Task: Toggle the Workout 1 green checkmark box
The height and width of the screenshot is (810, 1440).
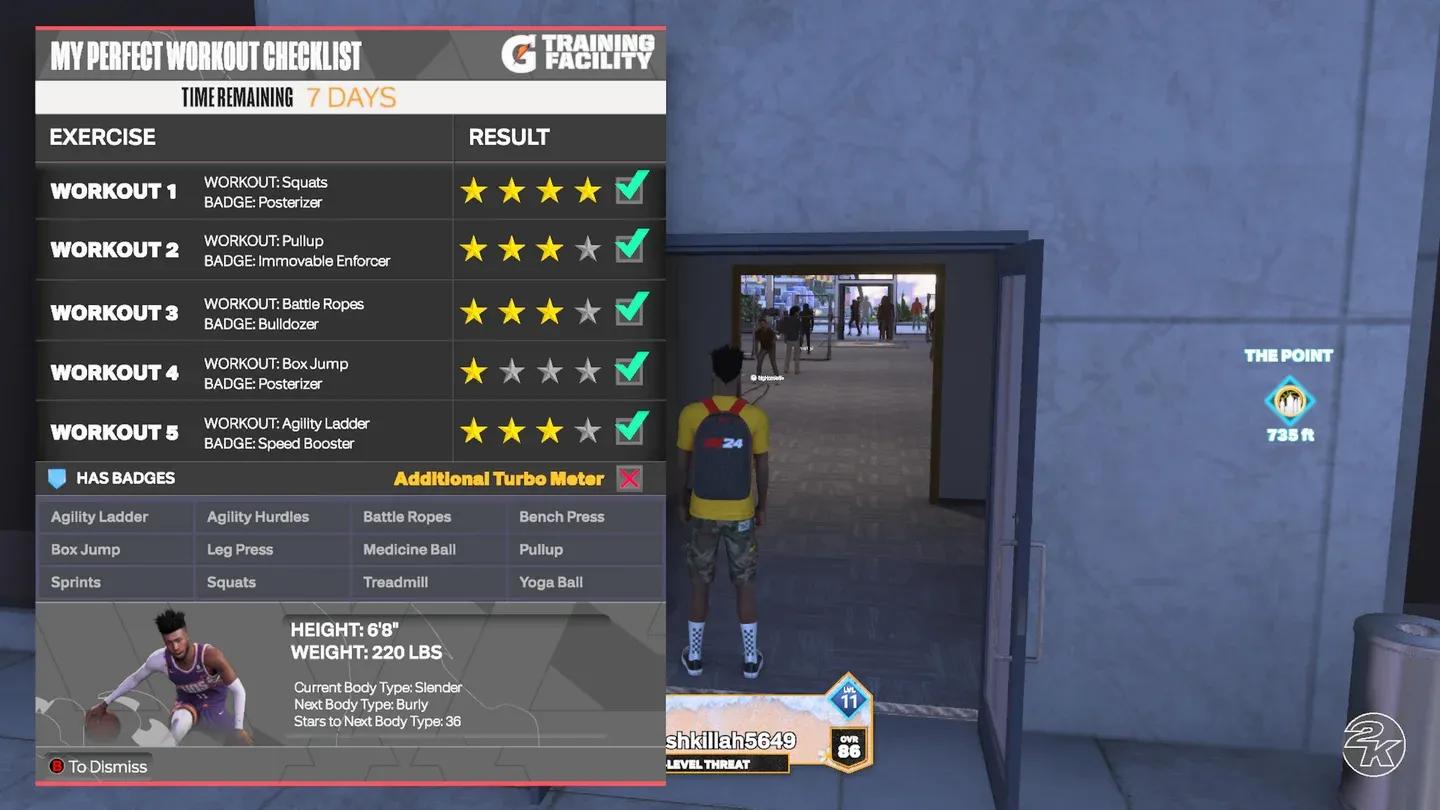Action: (630, 188)
